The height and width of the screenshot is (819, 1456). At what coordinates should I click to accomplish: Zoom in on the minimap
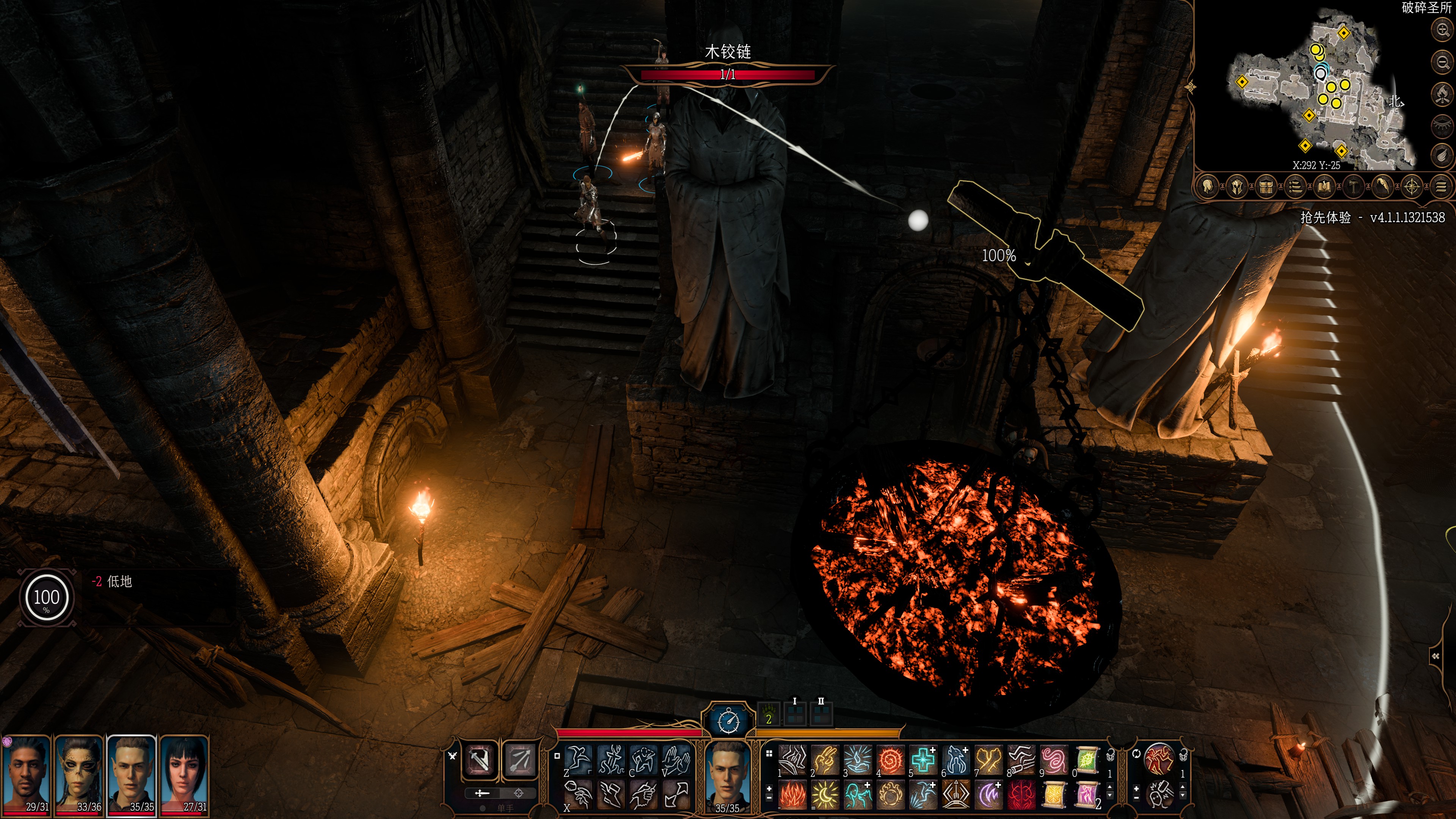(x=1442, y=30)
